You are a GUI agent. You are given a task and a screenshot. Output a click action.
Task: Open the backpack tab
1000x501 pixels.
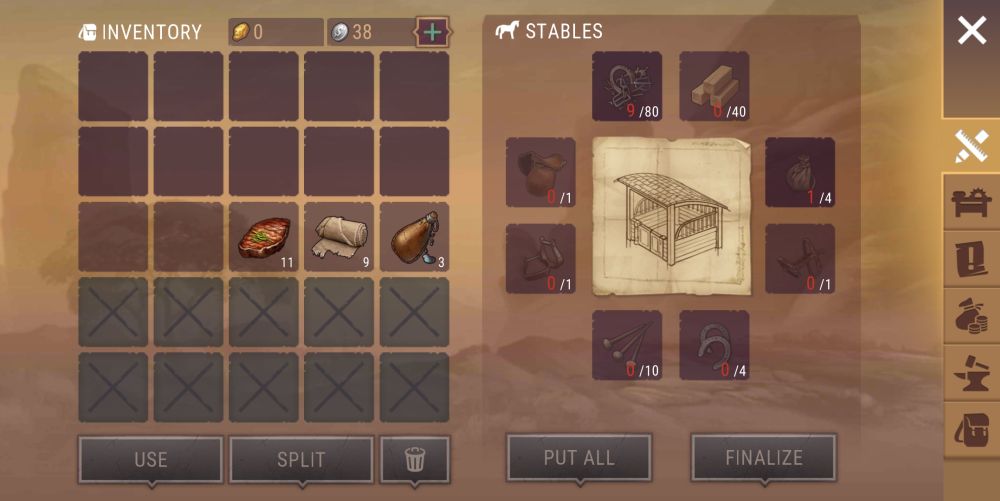click(971, 429)
